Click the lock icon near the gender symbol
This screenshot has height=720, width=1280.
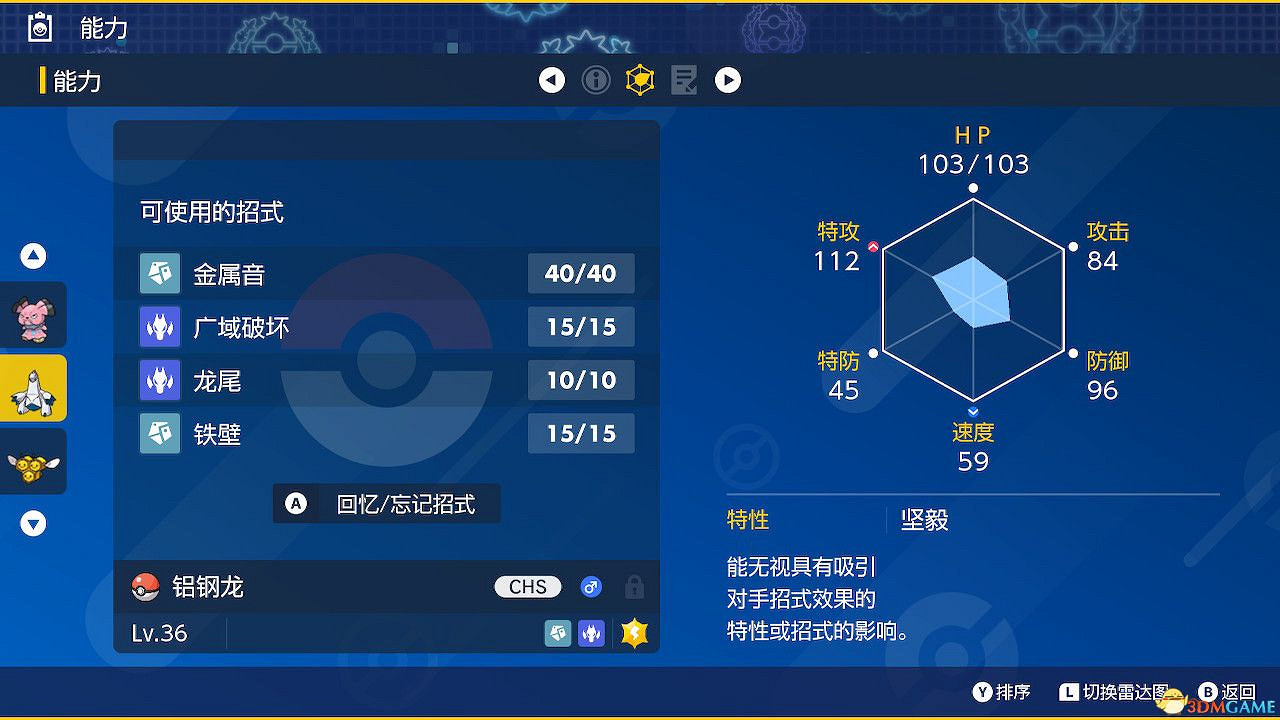[x=635, y=587]
